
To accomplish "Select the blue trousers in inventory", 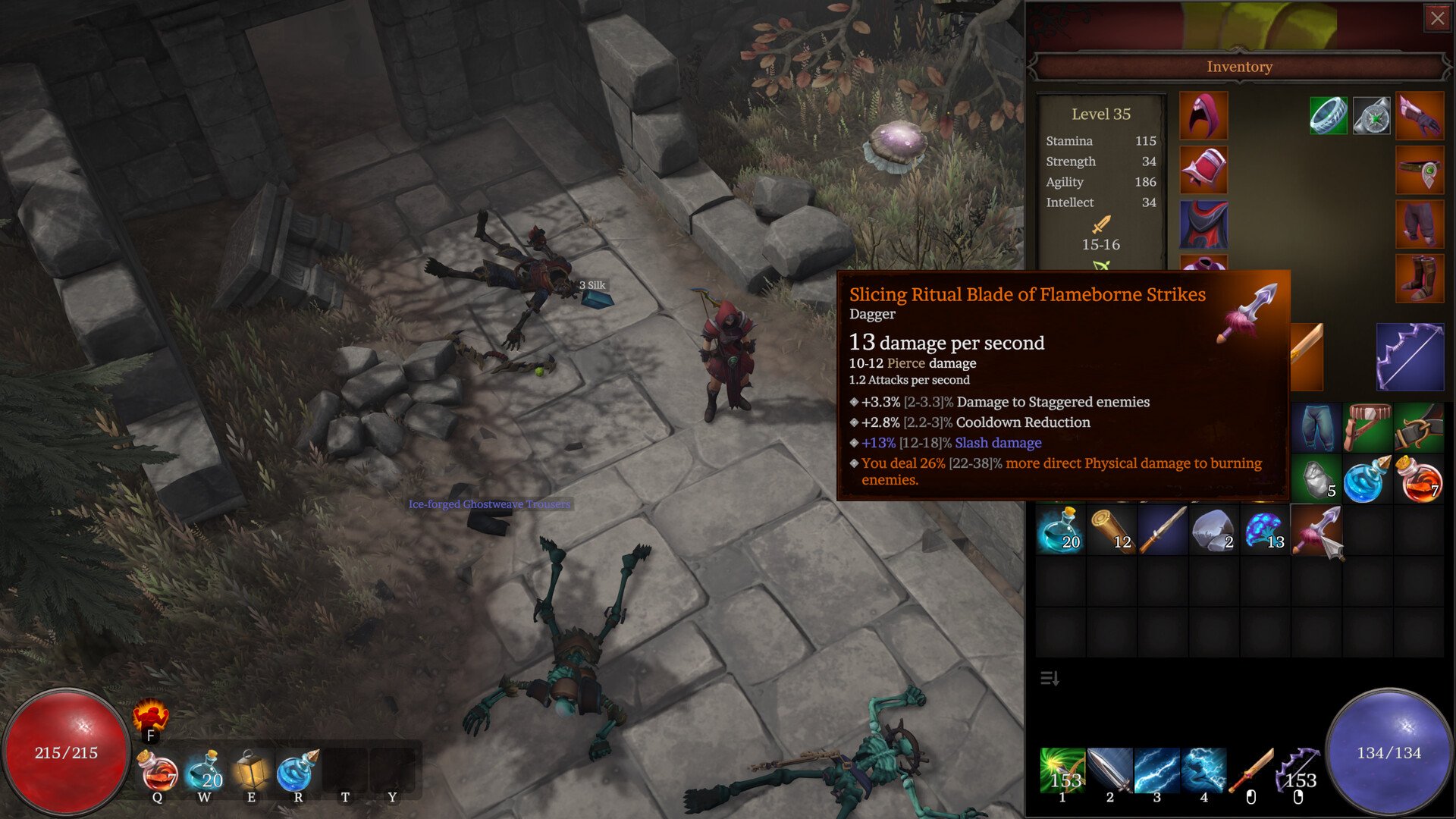I will coord(1316,428).
